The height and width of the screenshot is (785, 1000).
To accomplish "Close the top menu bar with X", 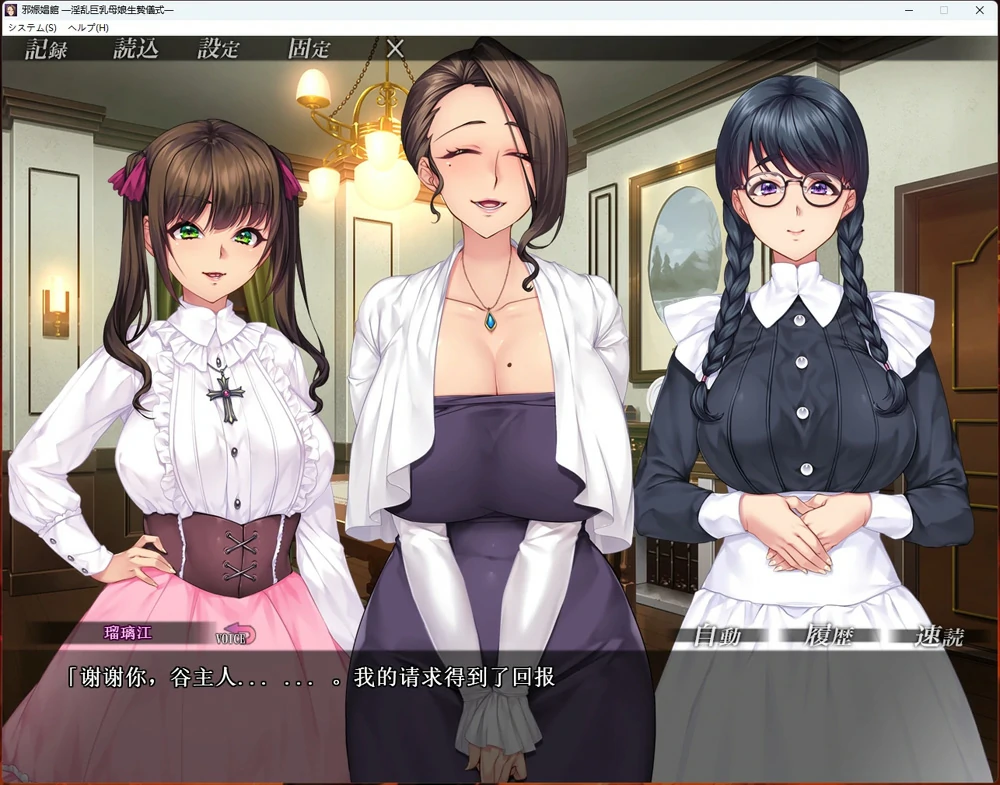I will [395, 48].
